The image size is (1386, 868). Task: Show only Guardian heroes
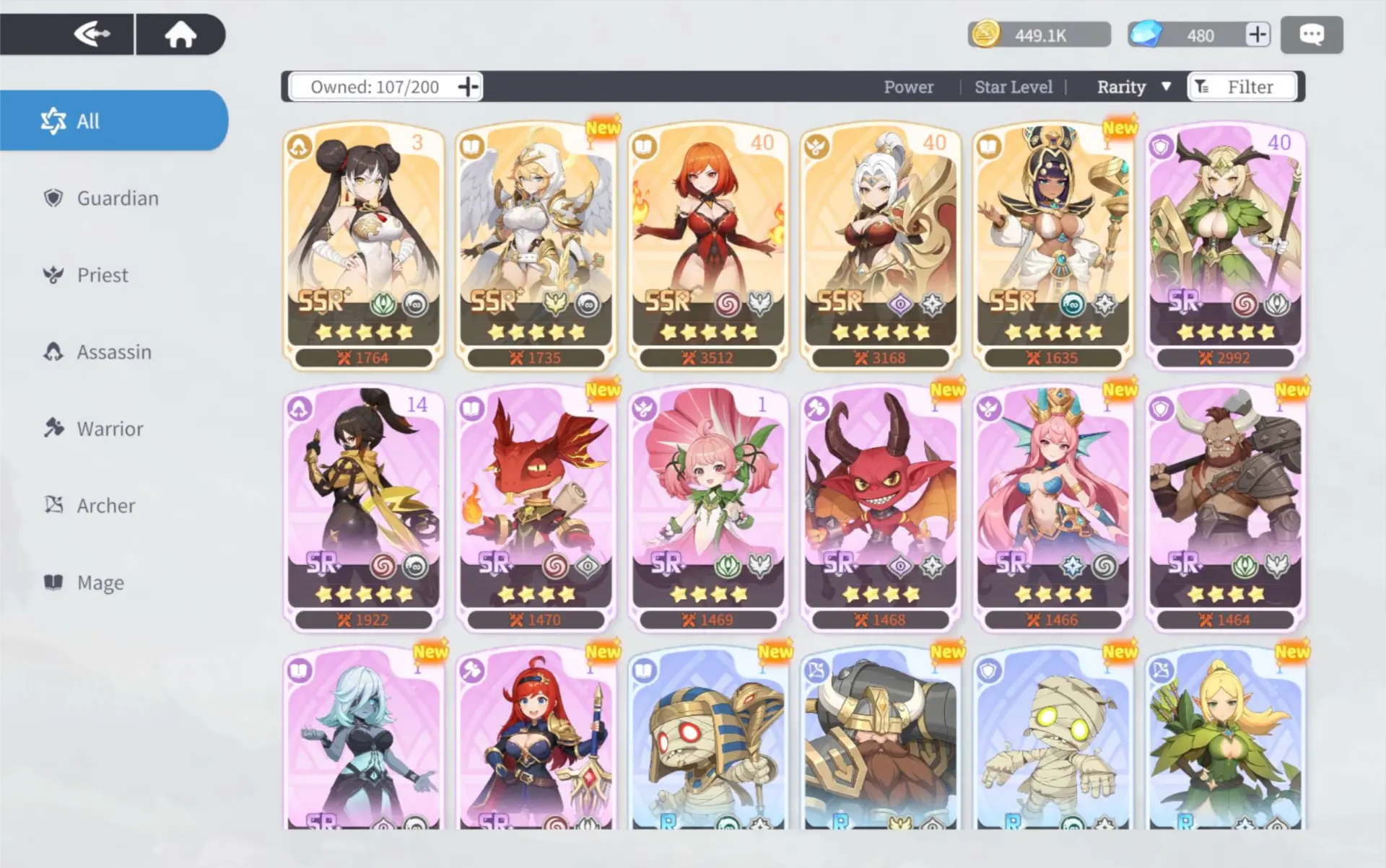(117, 198)
